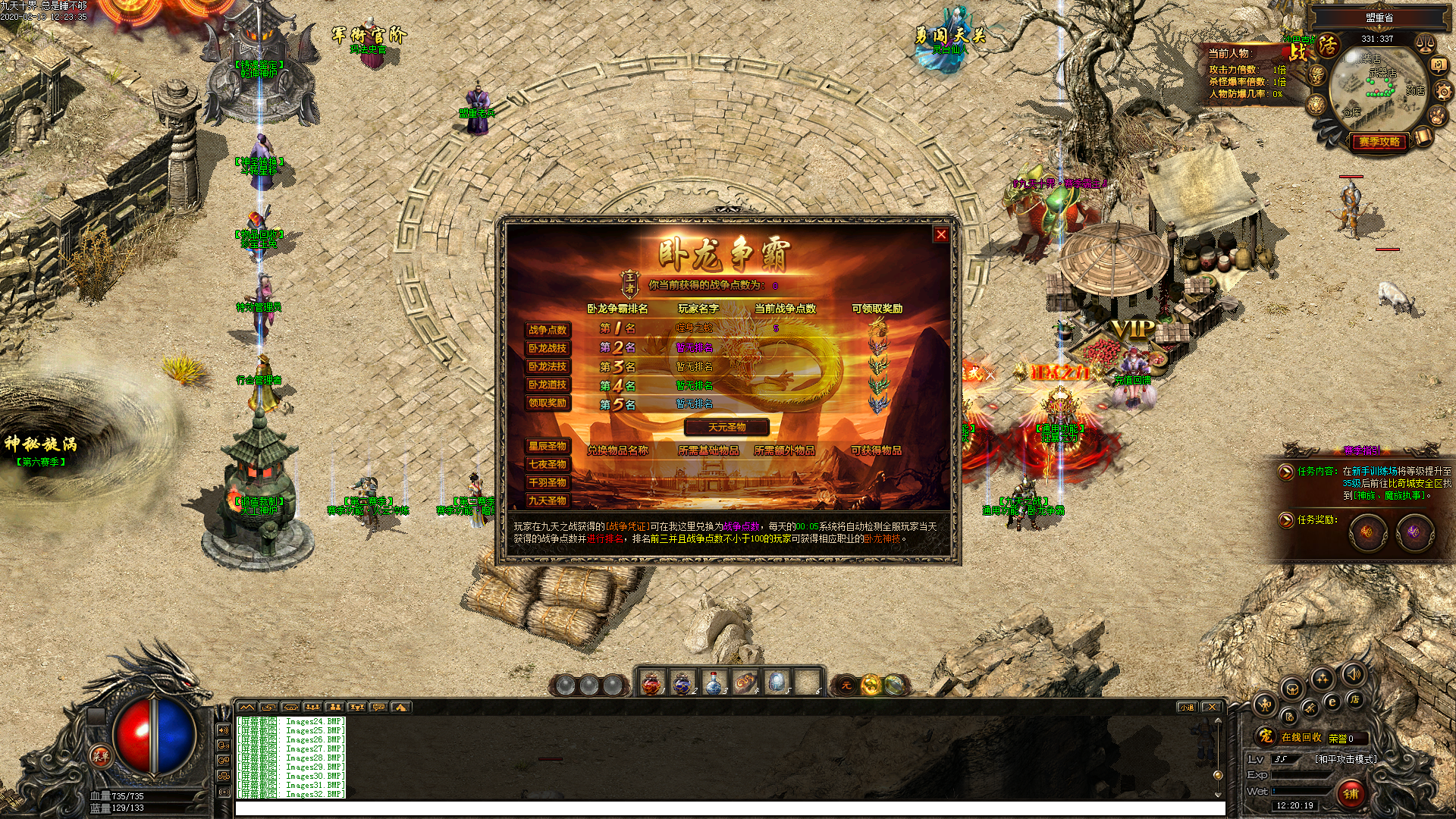Open the 赛季攻略 season guide
This screenshot has height=819, width=1456.
(1379, 142)
